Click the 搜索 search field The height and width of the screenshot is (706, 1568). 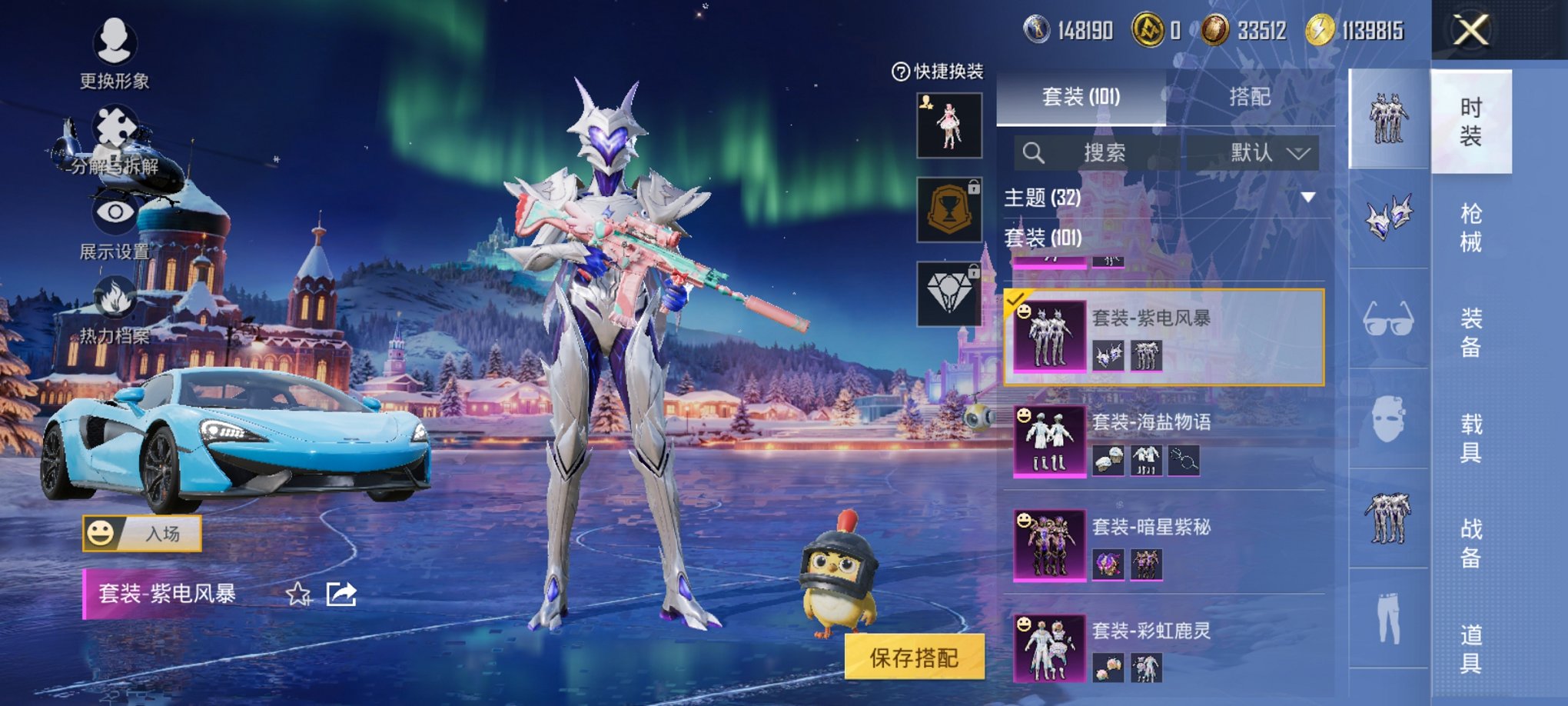1098,153
